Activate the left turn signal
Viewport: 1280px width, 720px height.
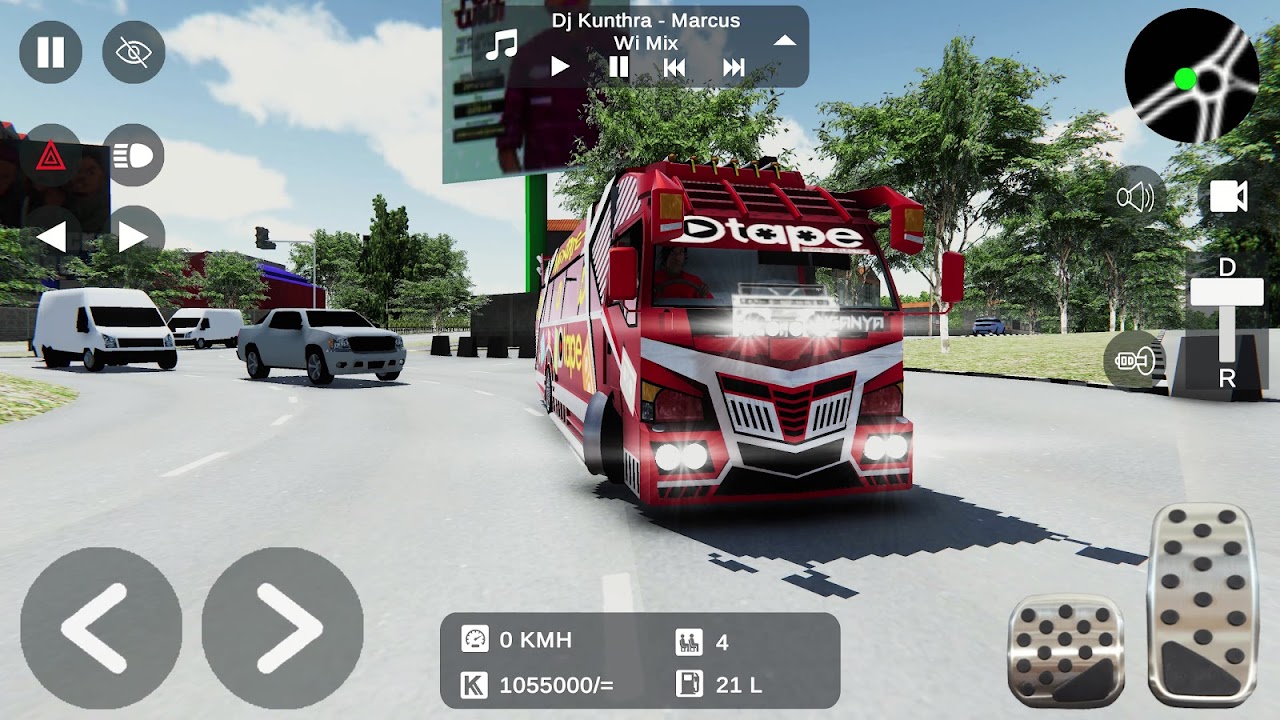click(x=55, y=237)
